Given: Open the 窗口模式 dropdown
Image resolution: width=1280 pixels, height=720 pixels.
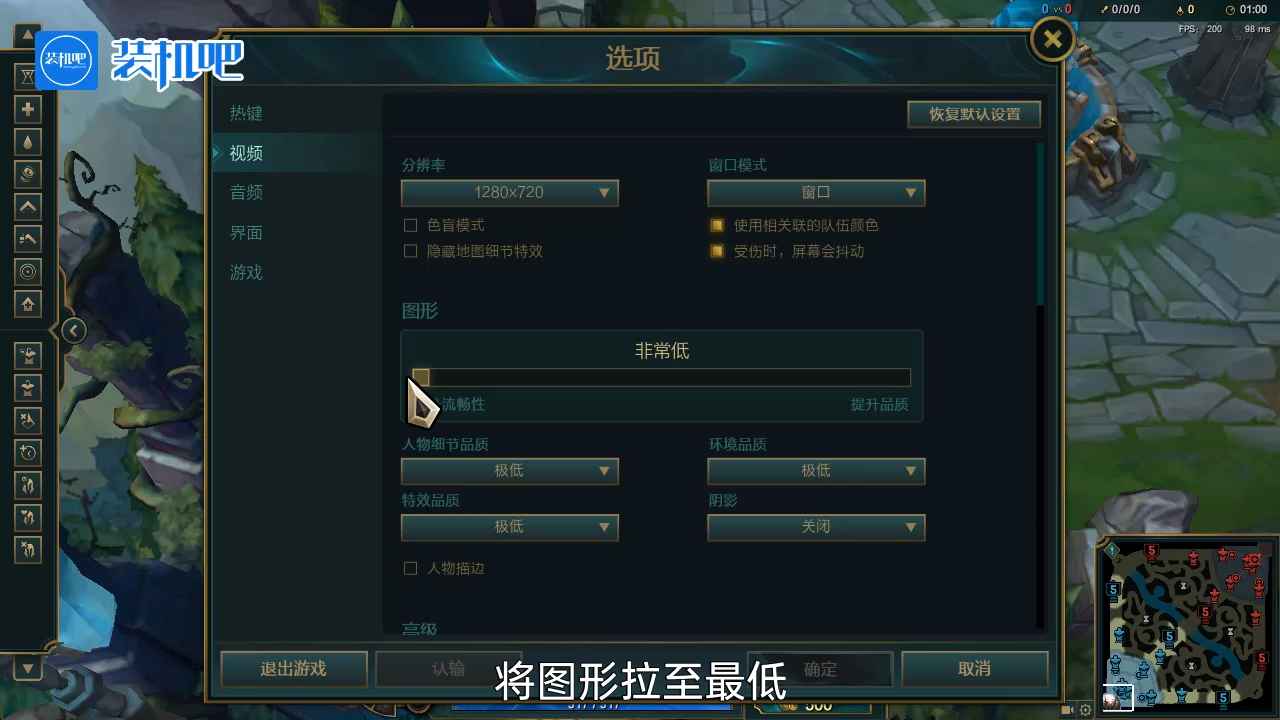Looking at the screenshot, I should click(x=816, y=192).
